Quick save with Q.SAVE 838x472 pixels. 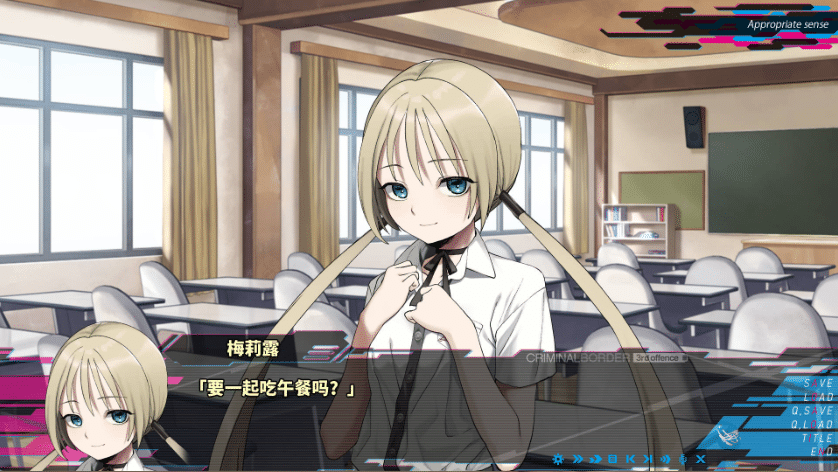click(811, 411)
